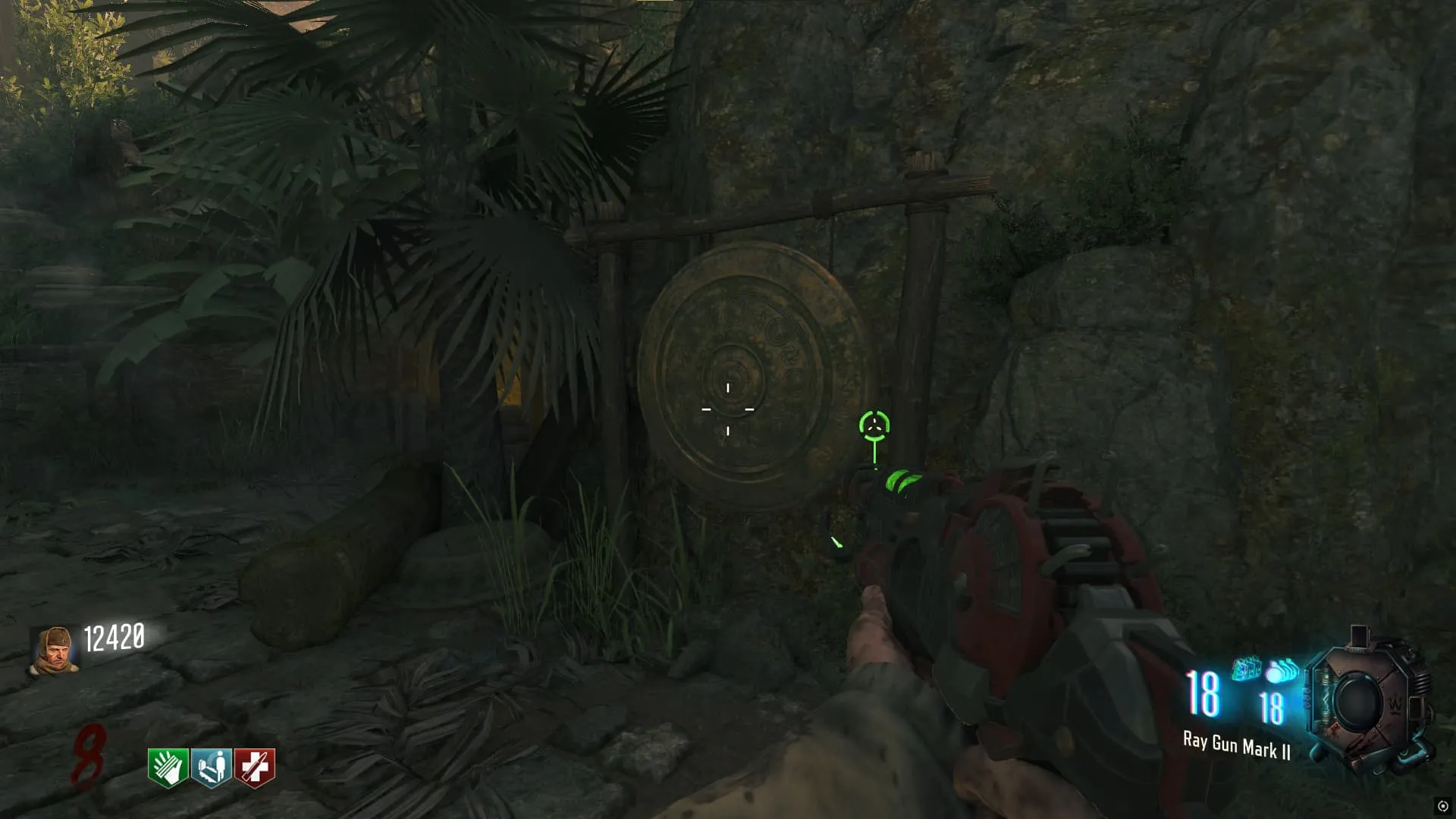Select the tactical equipment icon left of grenades
Screen dimensions: 1456x819
point(1246,669)
